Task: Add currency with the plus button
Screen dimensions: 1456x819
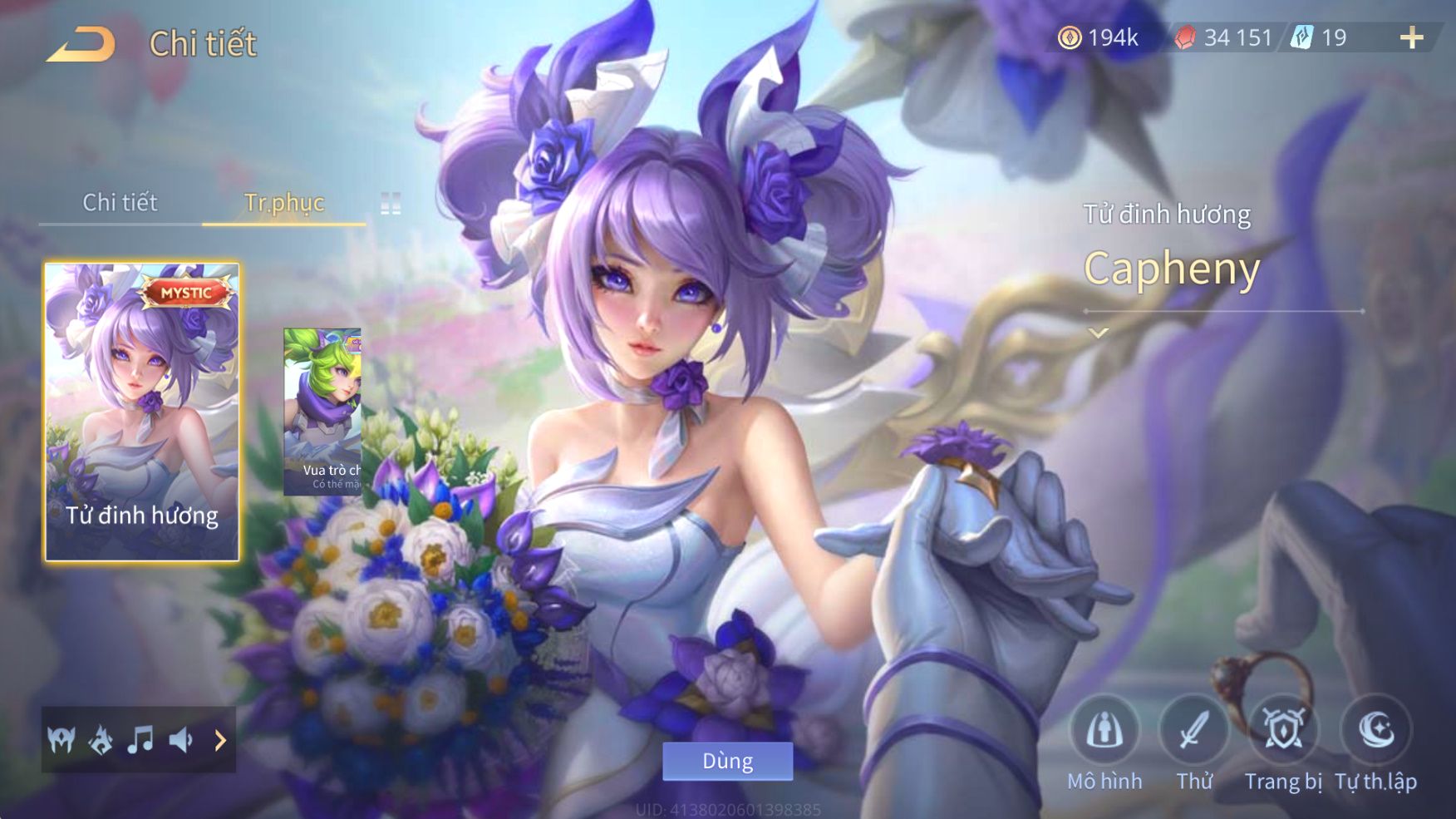Action: pos(1411,37)
